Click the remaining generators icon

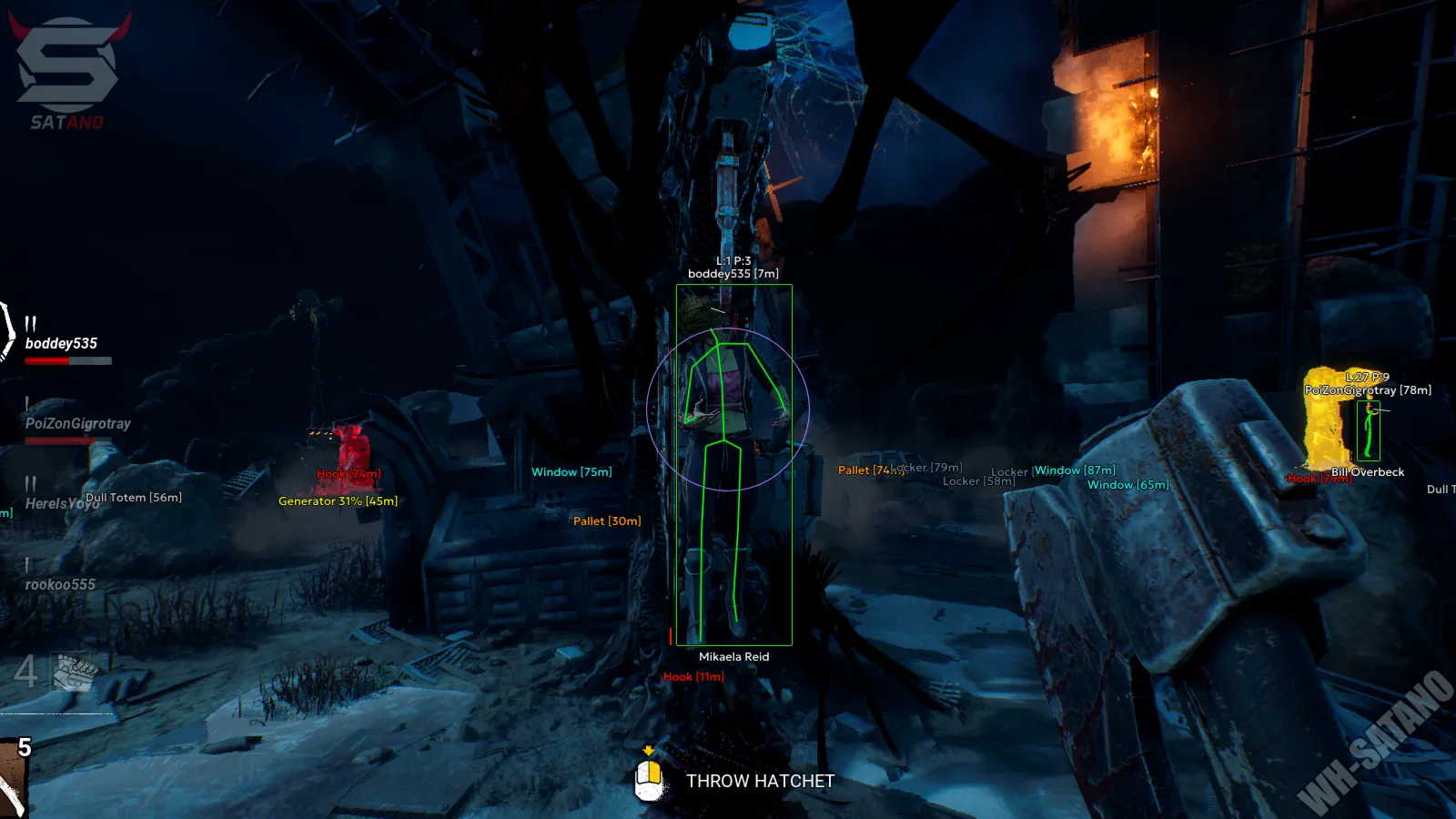75,672
